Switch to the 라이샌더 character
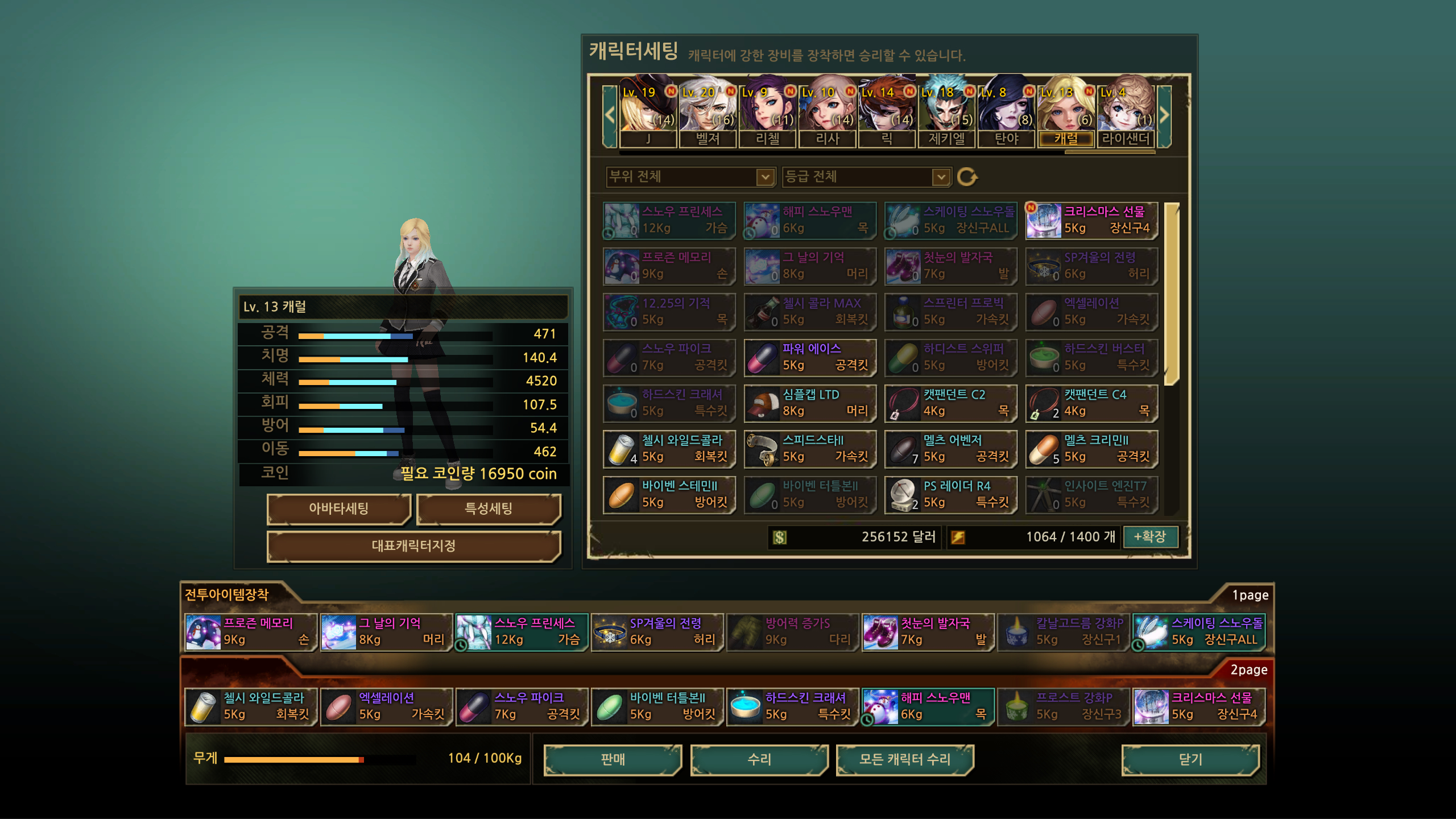 tap(1126, 112)
